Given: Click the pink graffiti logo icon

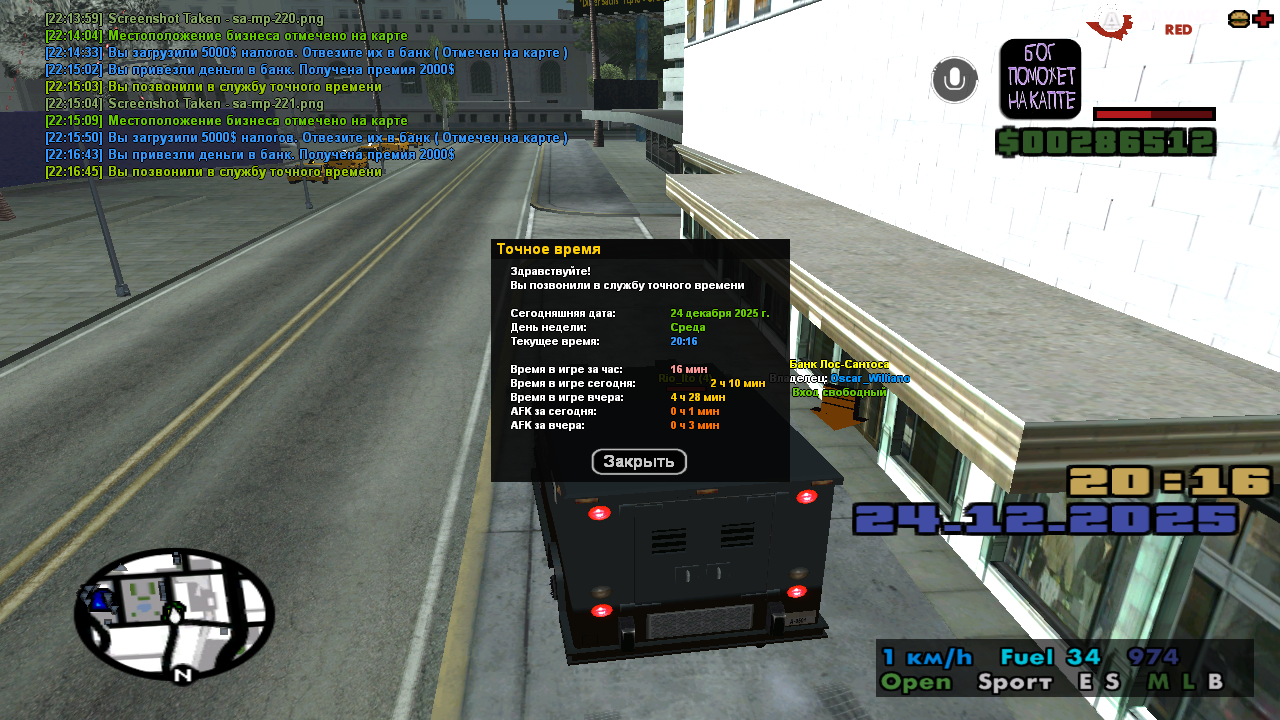Looking at the screenshot, I should [1040, 79].
